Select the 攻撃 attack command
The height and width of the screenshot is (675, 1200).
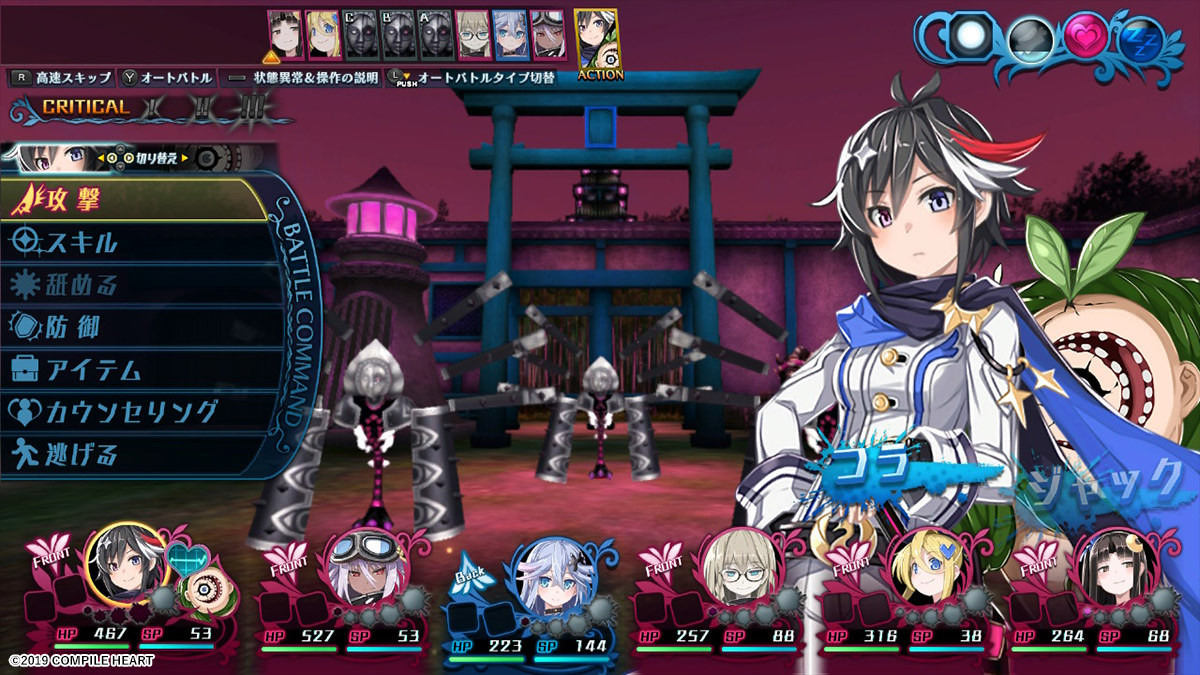(130, 201)
